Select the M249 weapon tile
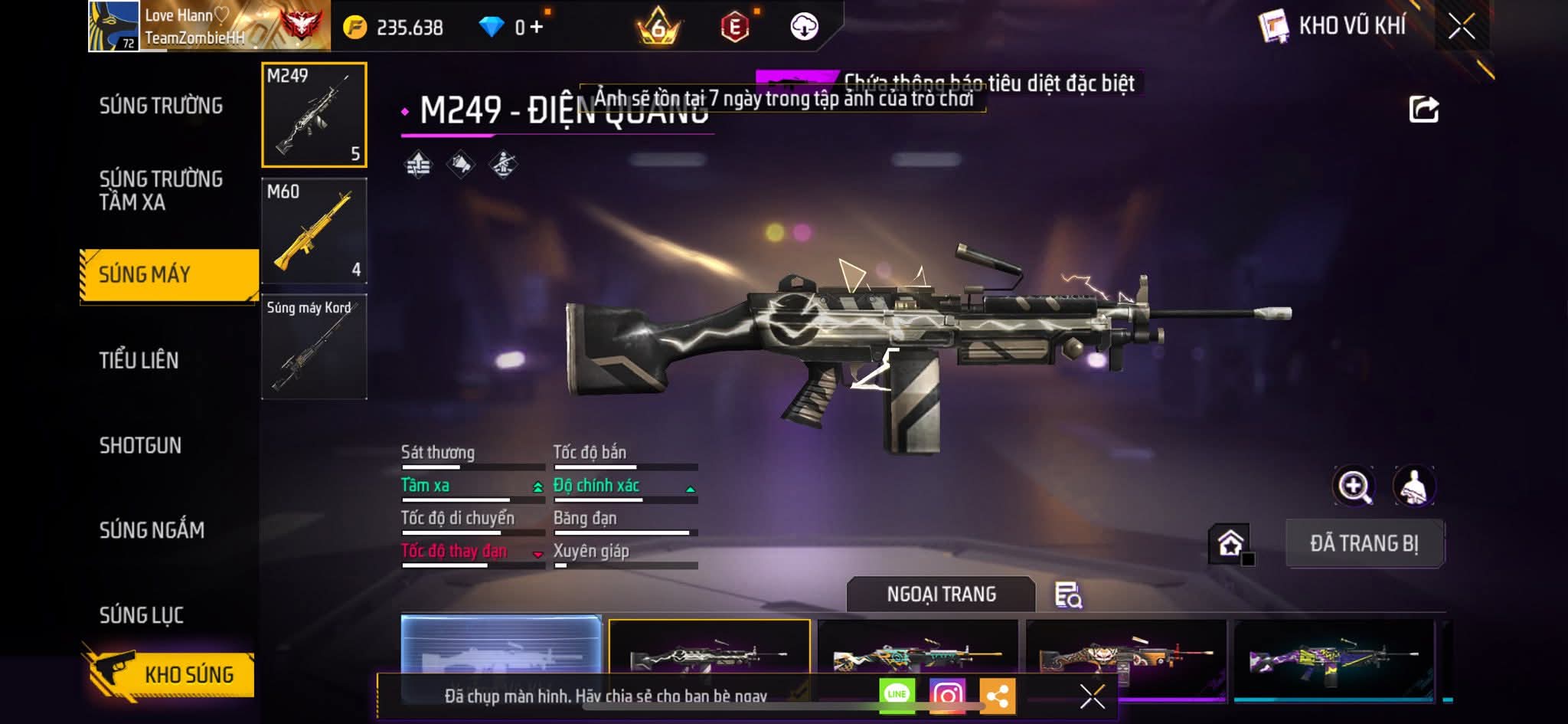 coord(314,115)
